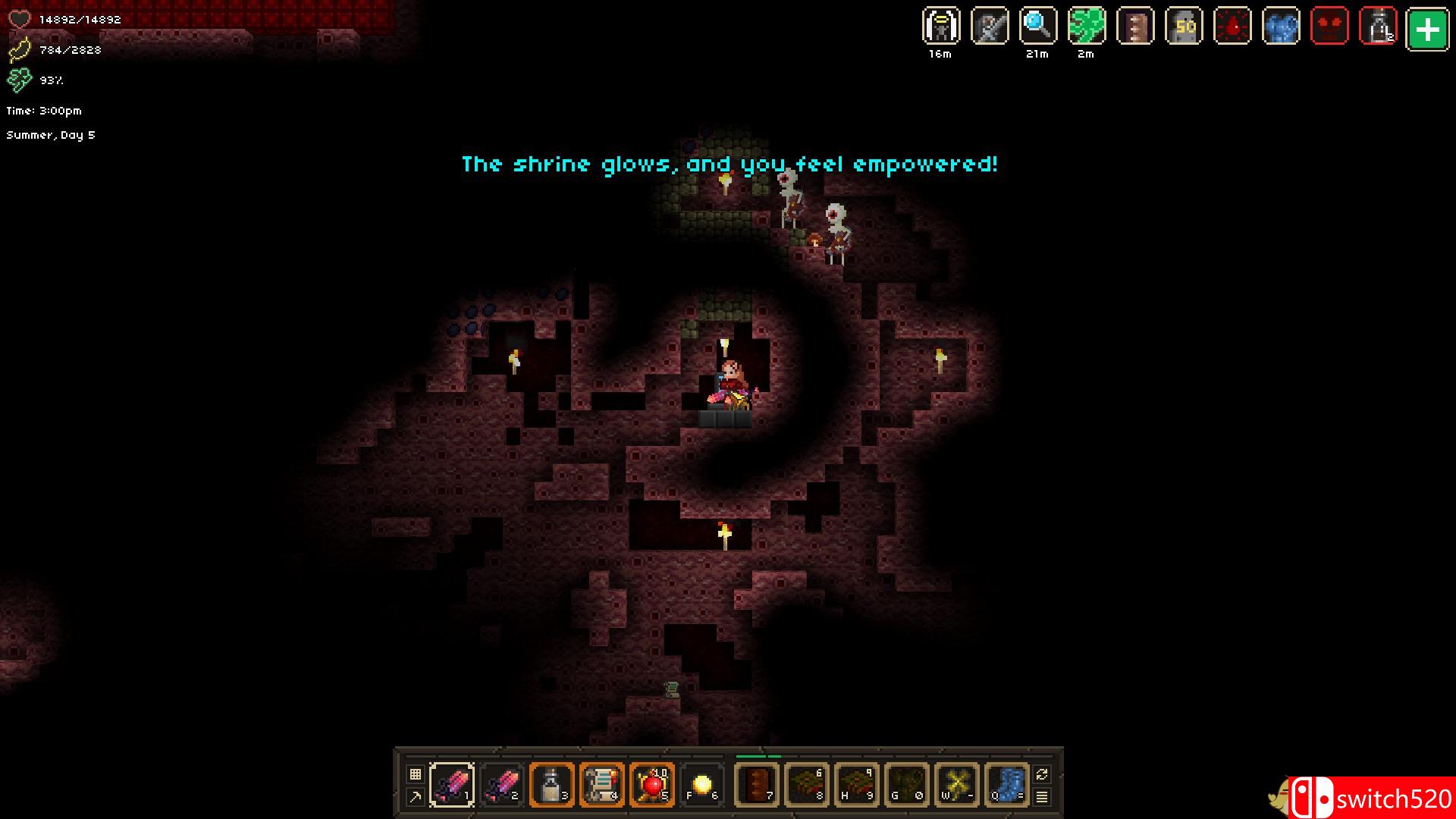This screenshot has height=819, width=1456.
Task: Click the Summer, Day 5 label
Action: 50,134
